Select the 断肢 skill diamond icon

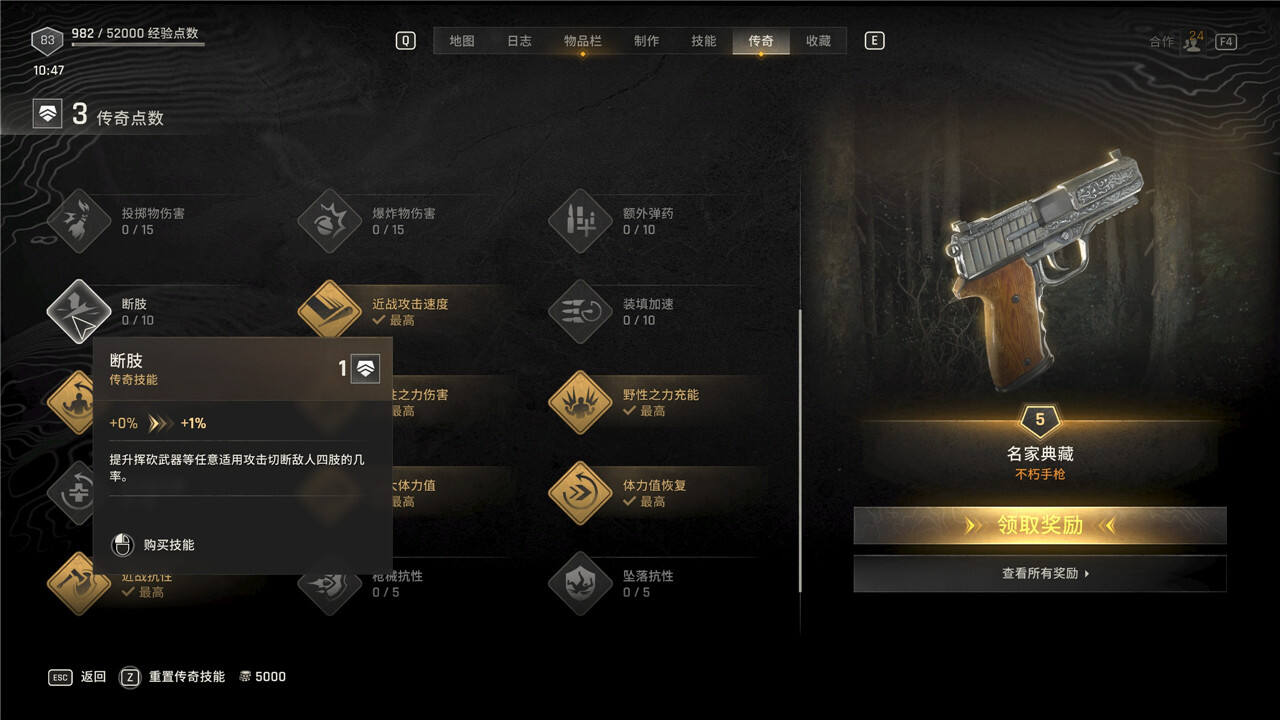pyautogui.click(x=79, y=311)
